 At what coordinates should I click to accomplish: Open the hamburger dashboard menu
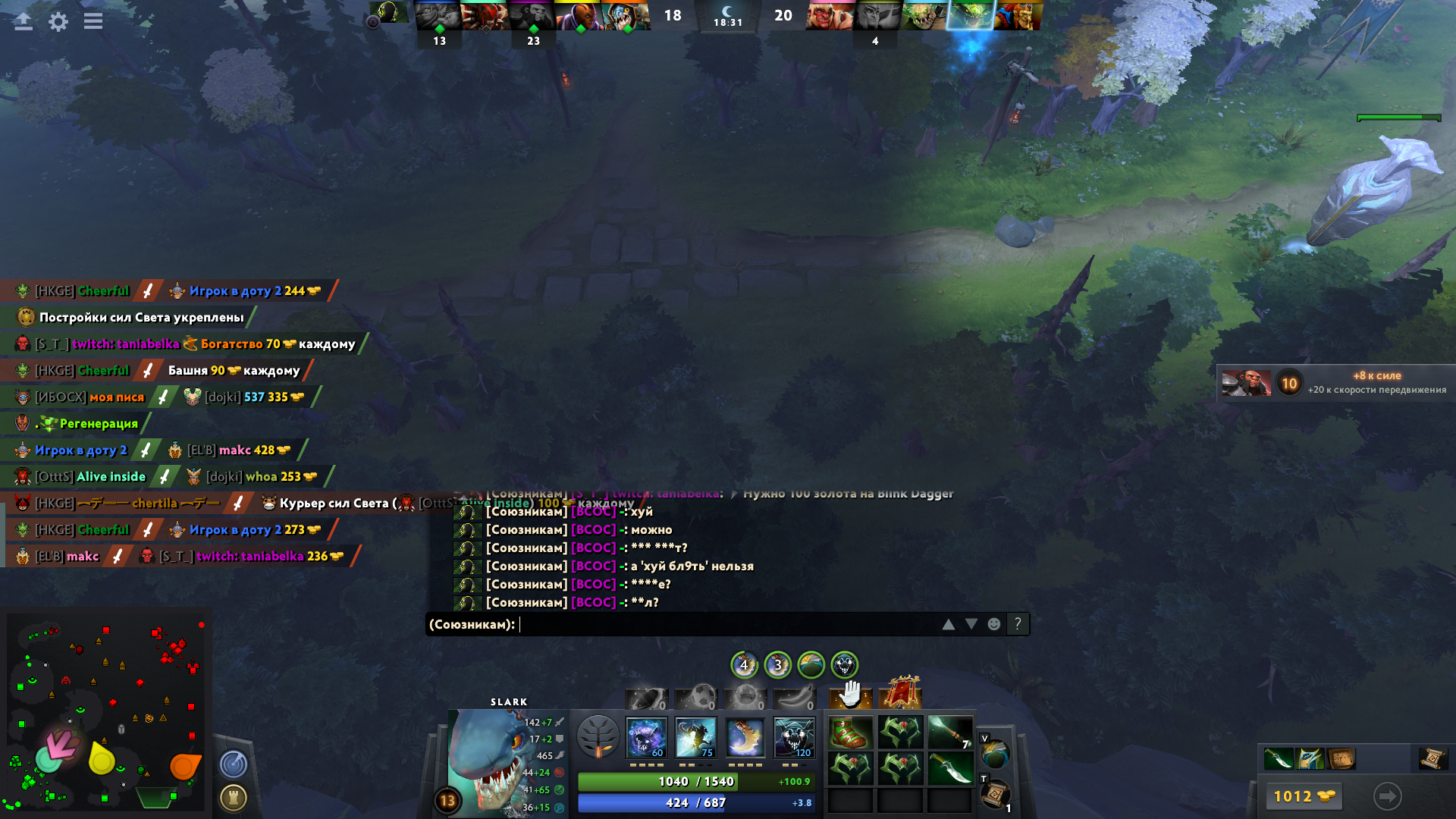coord(93,21)
